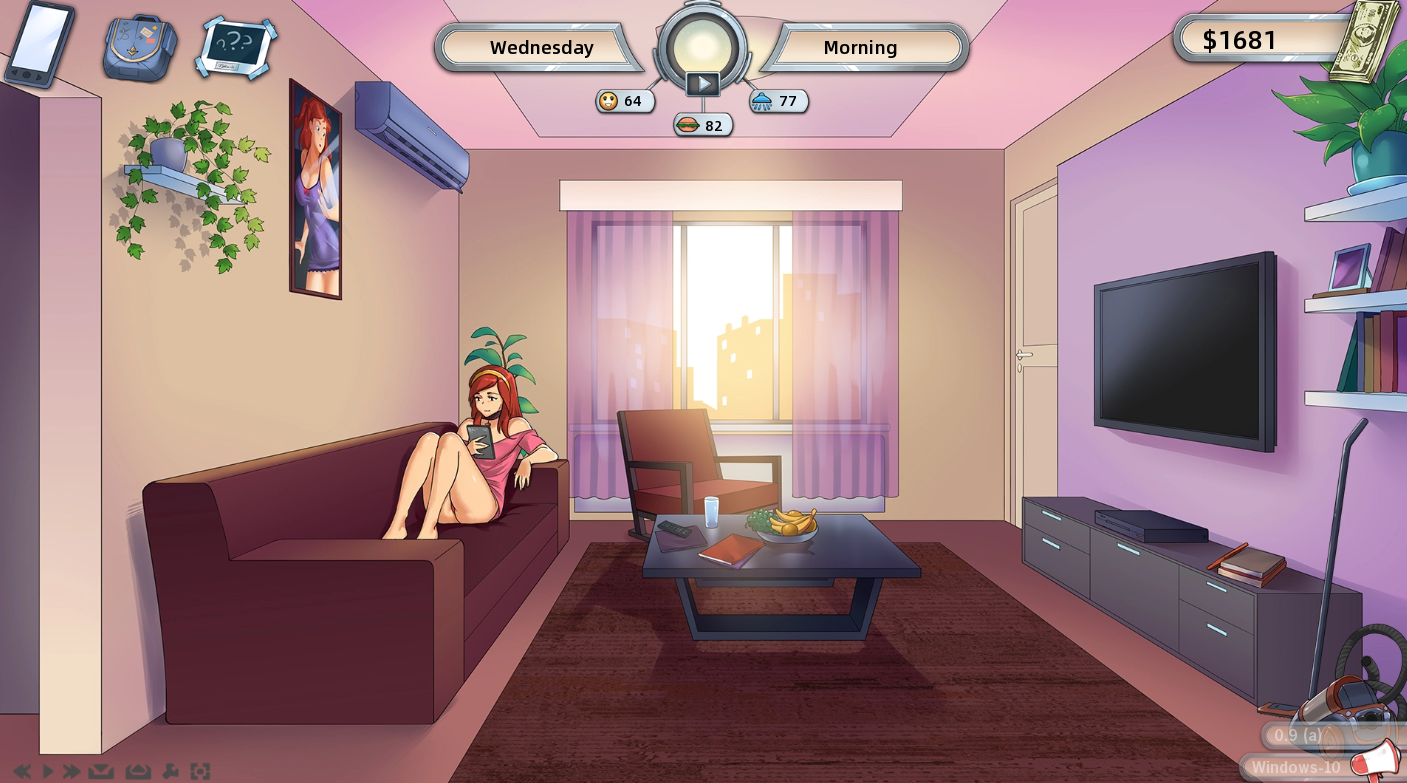Open the save tray icon
This screenshot has width=1407, height=783.
pyautogui.click(x=100, y=771)
